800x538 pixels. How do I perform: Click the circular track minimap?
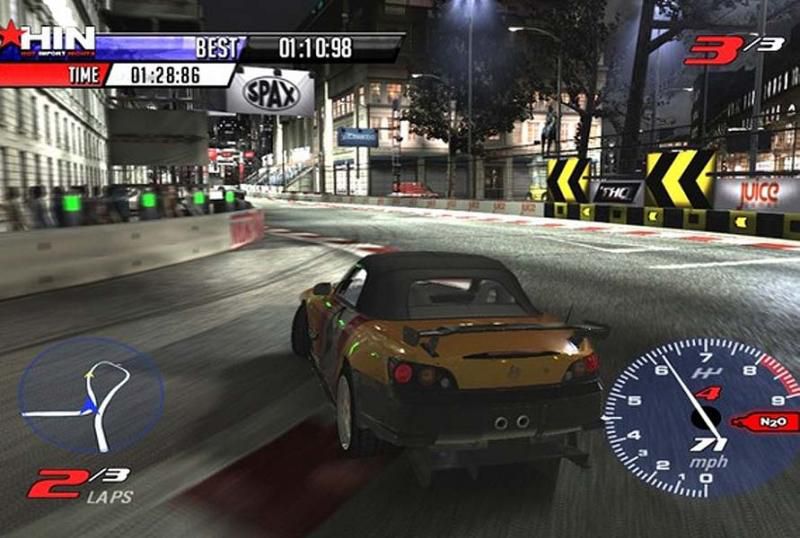tap(90, 396)
